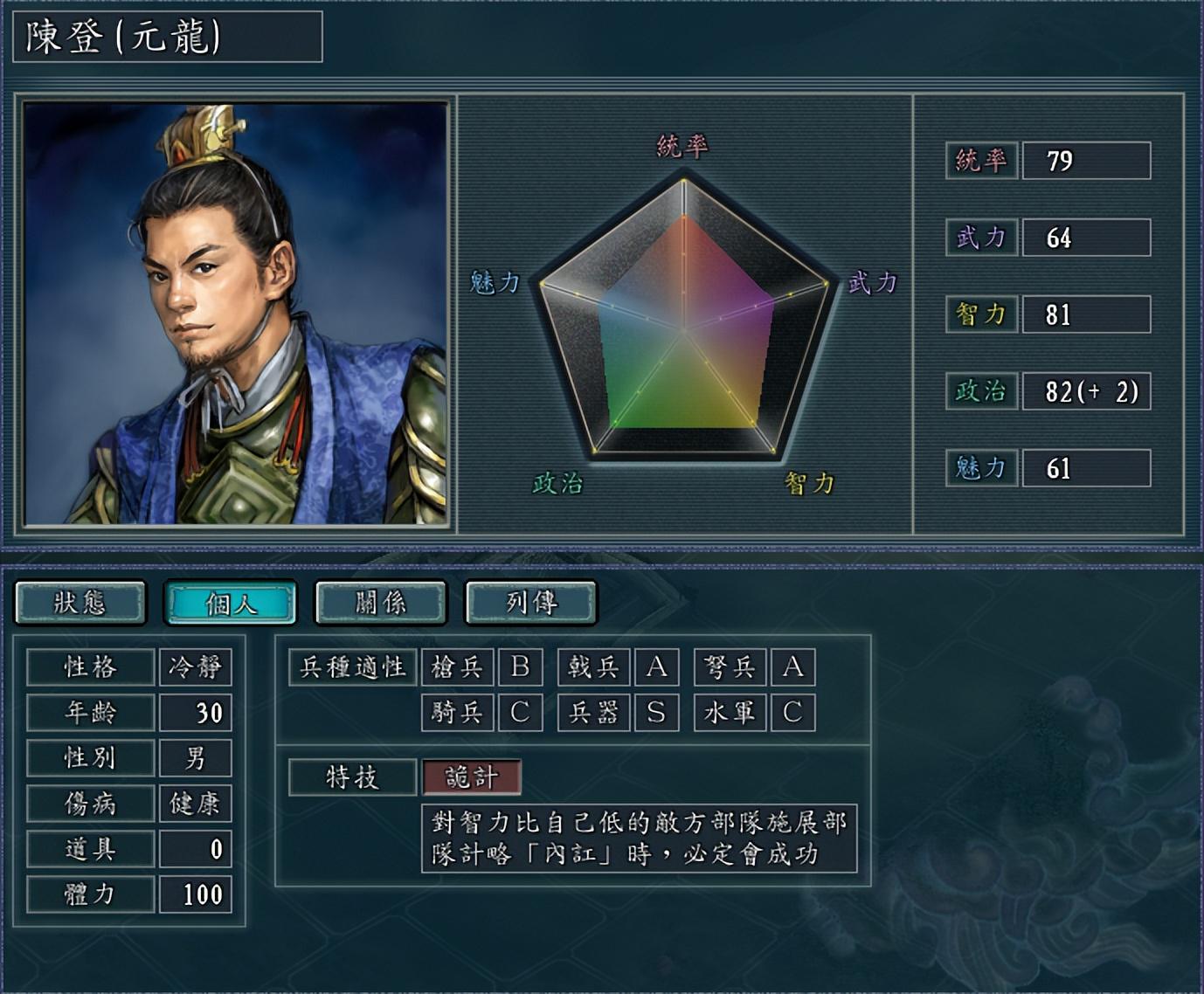Click the 詭計 special skill label
The width and height of the screenshot is (1204, 994).
coord(472,777)
